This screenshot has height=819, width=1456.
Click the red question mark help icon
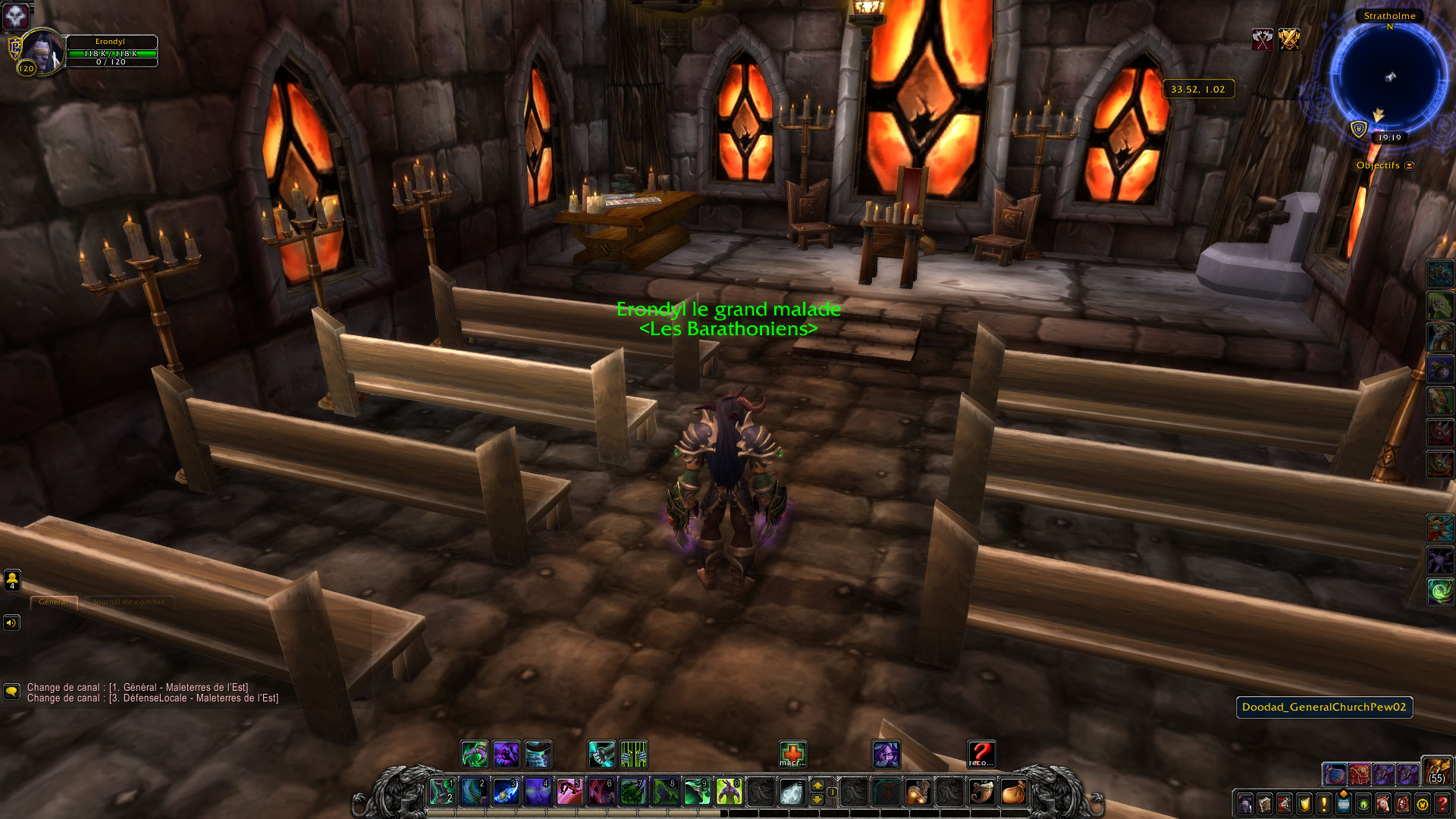(x=1441, y=804)
